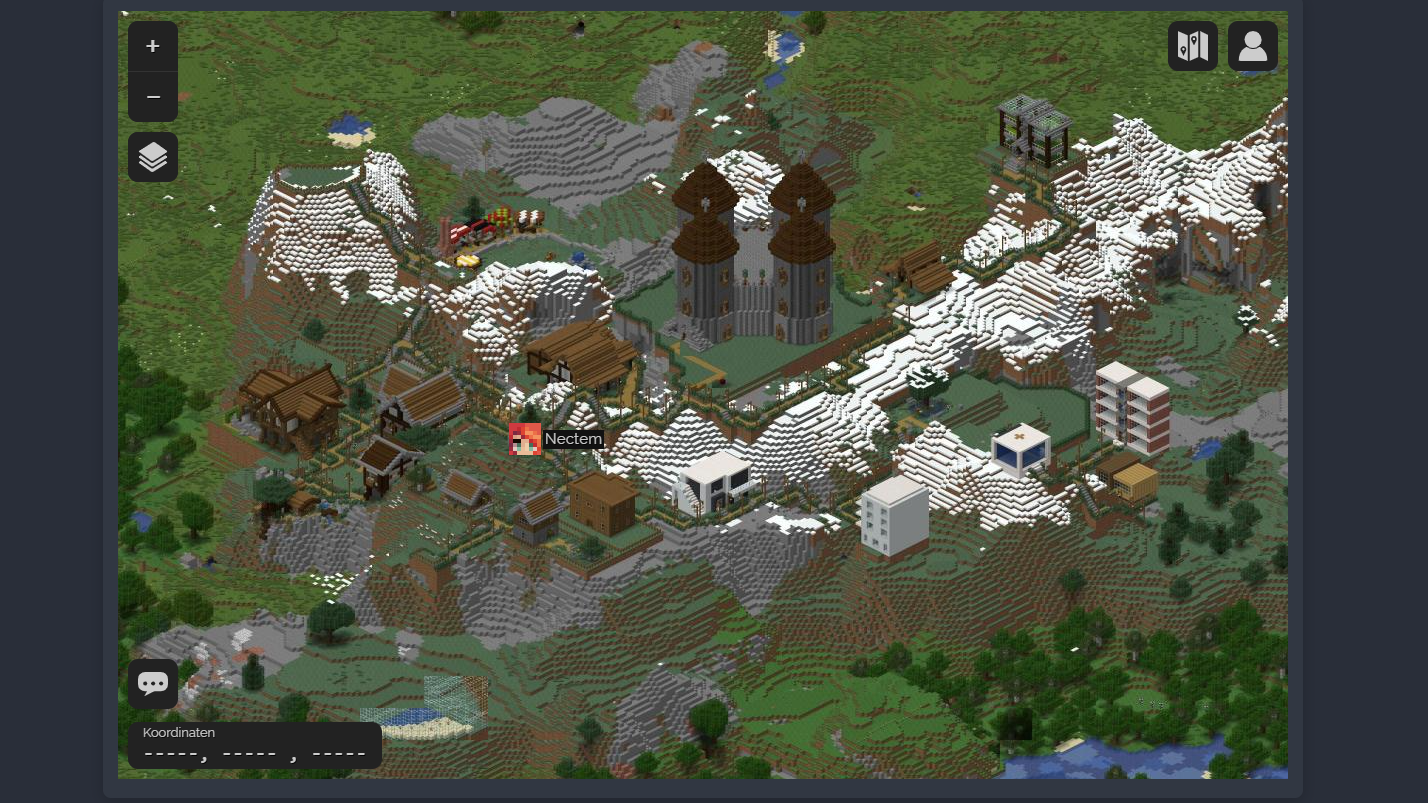Zoom out using the minus button
Viewport: 1428px width, 803px height.
click(153, 97)
